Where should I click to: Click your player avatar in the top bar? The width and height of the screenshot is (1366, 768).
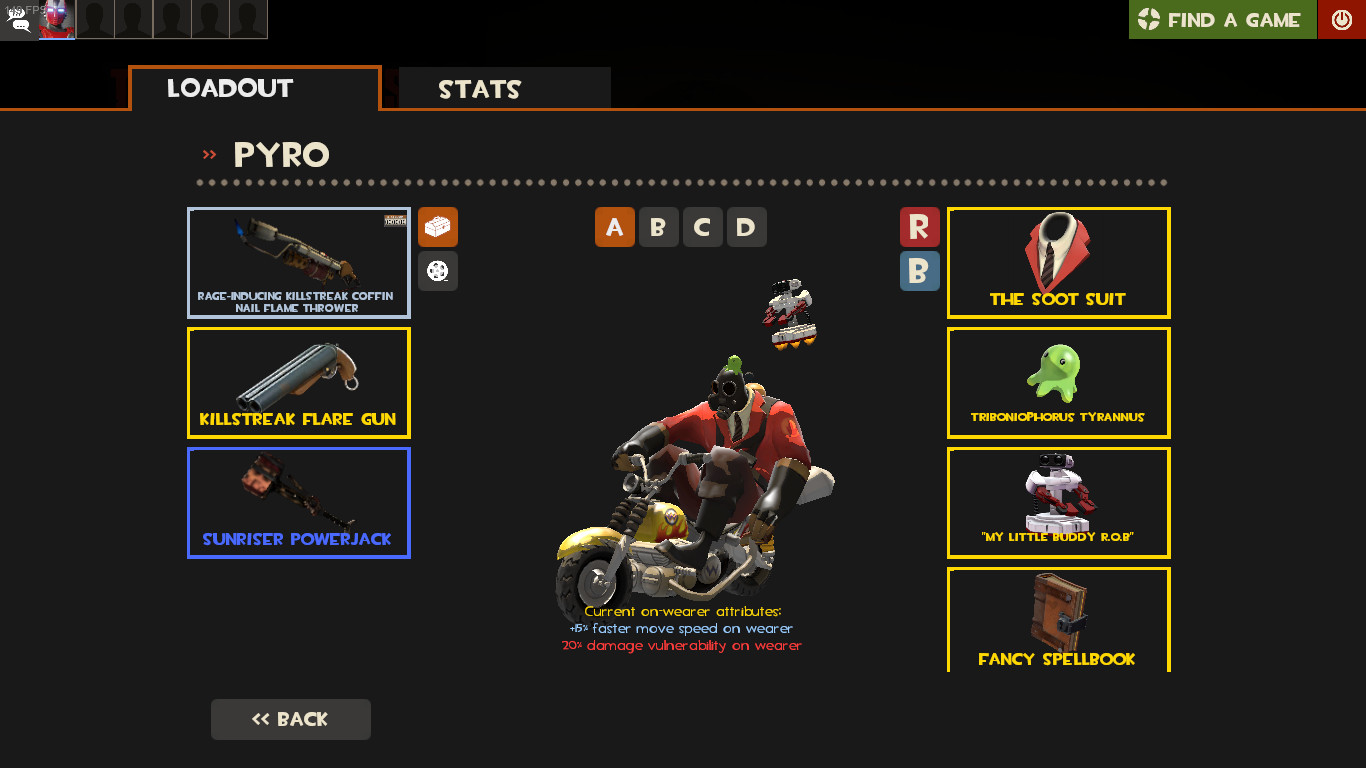[56, 19]
